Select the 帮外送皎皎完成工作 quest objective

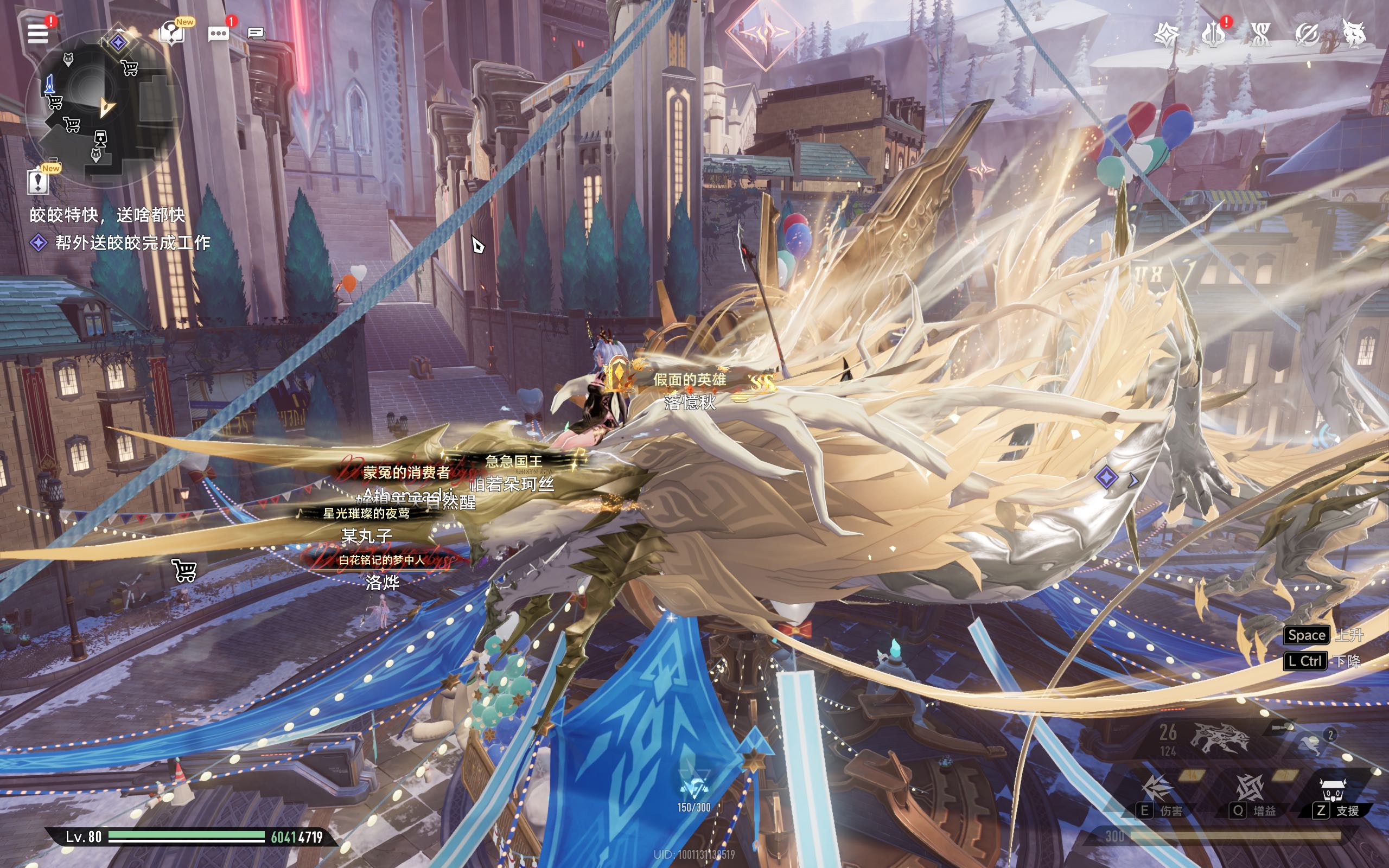(132, 243)
